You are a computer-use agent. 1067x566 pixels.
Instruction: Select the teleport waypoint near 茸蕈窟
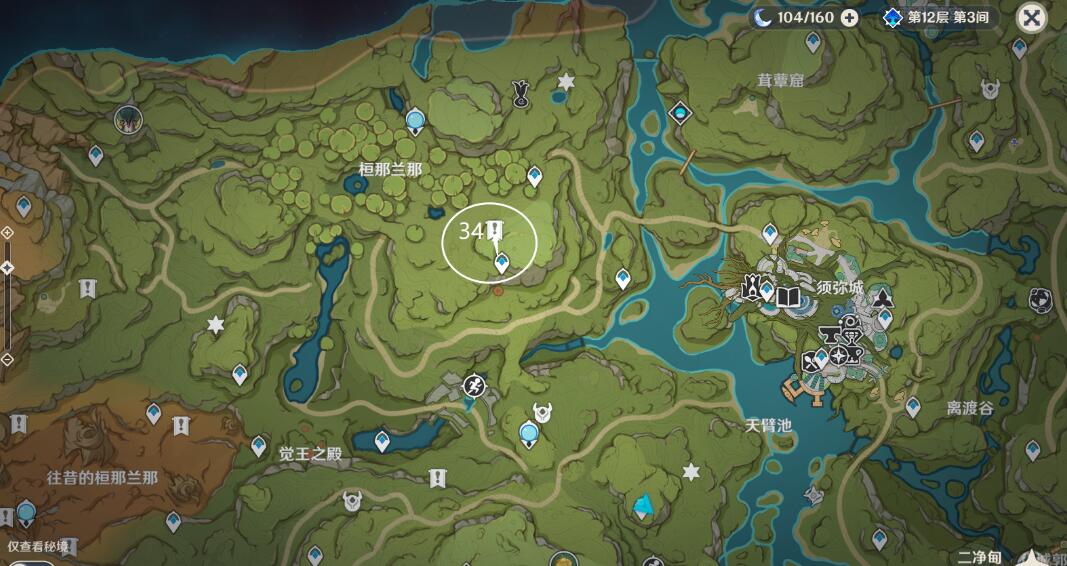(813, 42)
